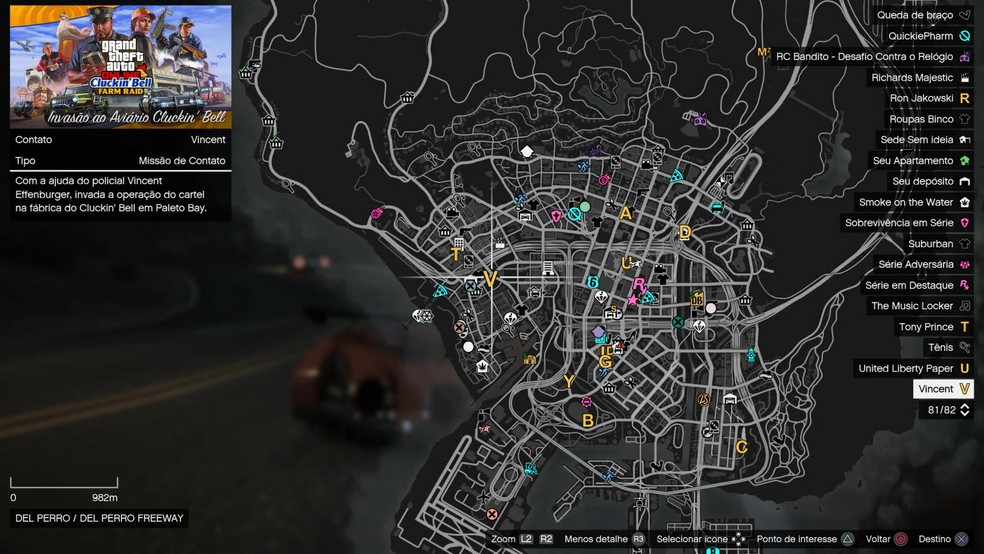
Task: Select Smoke on the Water legend entry
Action: [914, 202]
